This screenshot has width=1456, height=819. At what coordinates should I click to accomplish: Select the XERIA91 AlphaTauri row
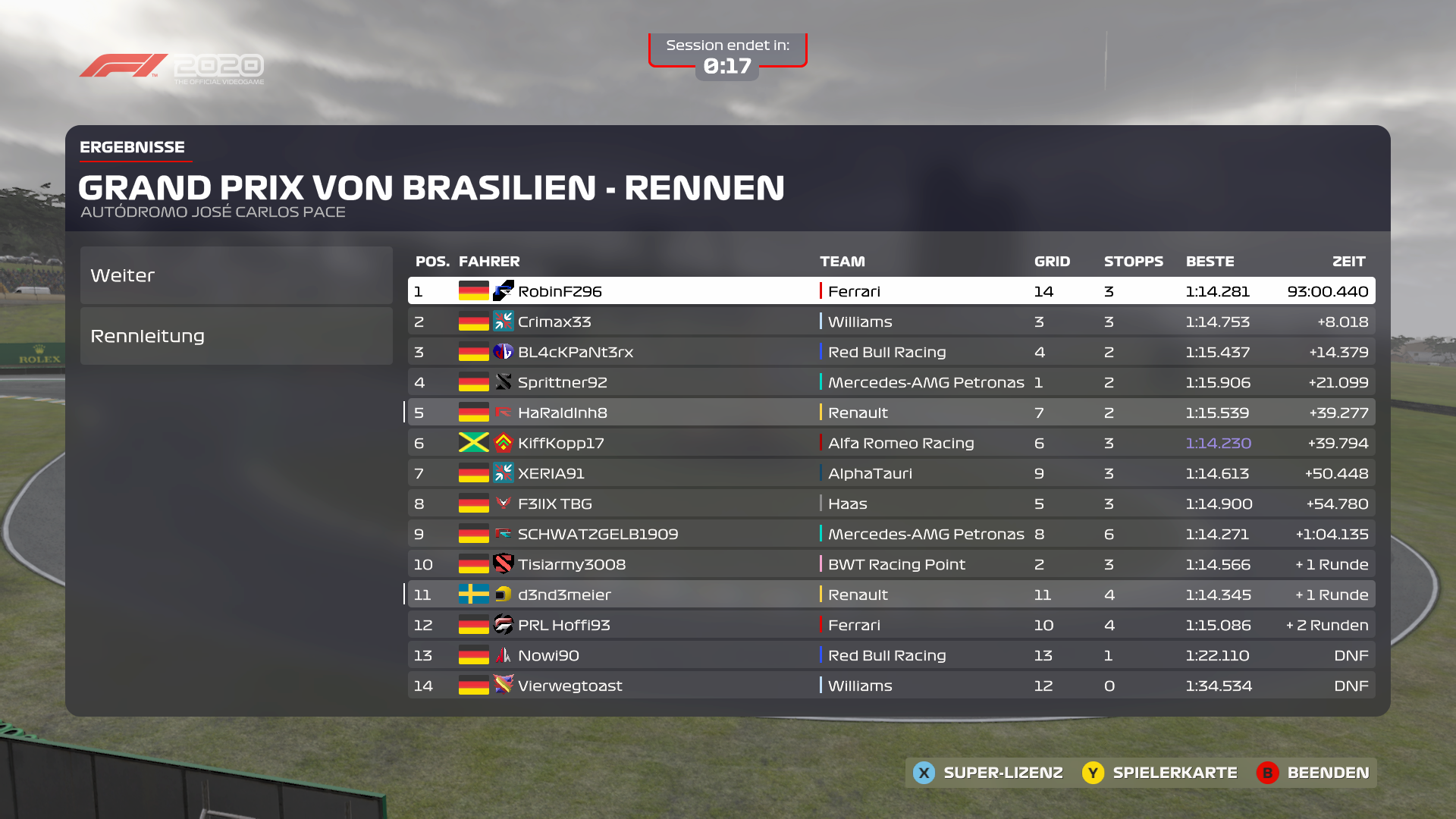tap(891, 473)
